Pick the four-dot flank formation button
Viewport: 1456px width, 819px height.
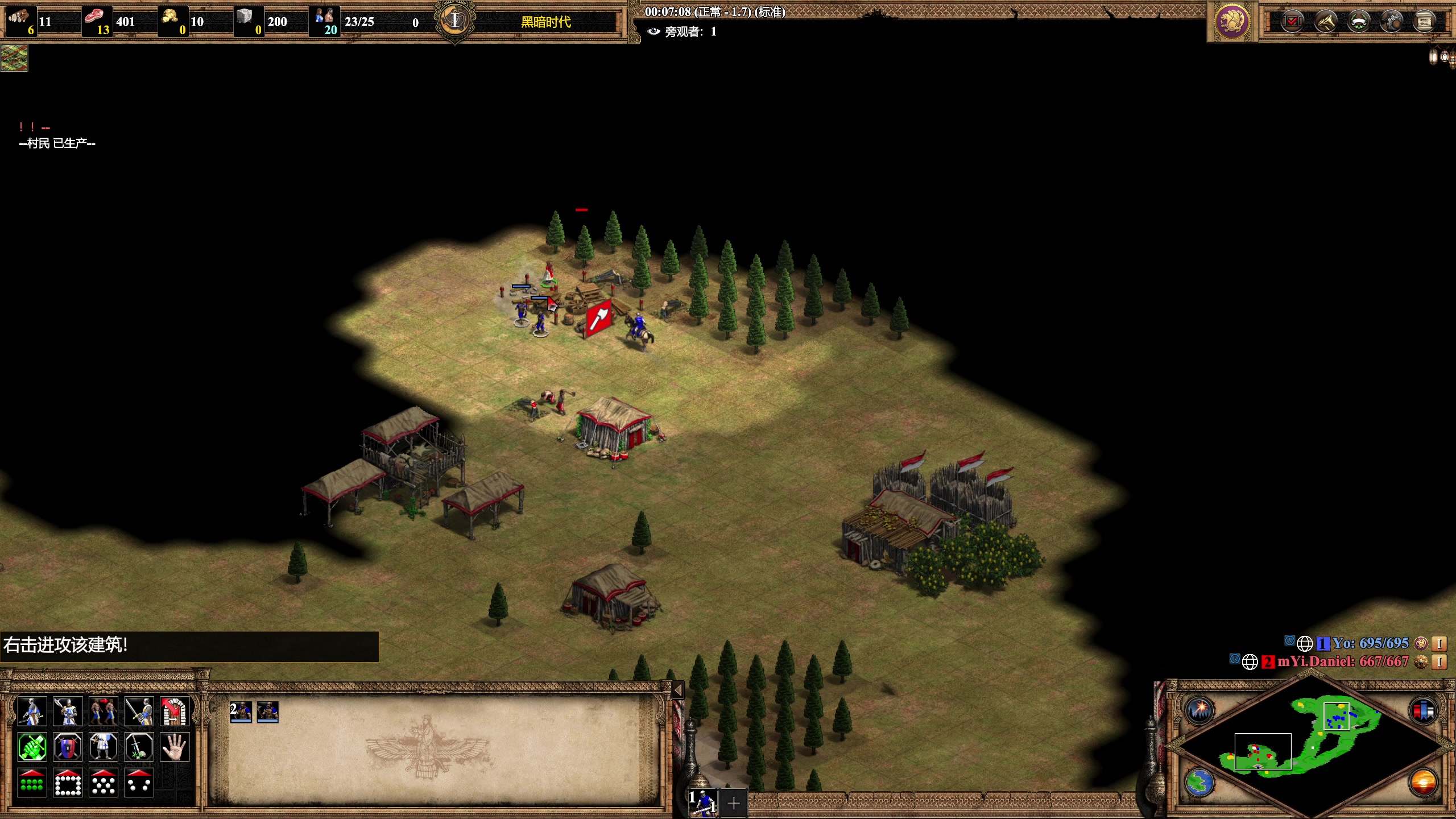pos(139,783)
